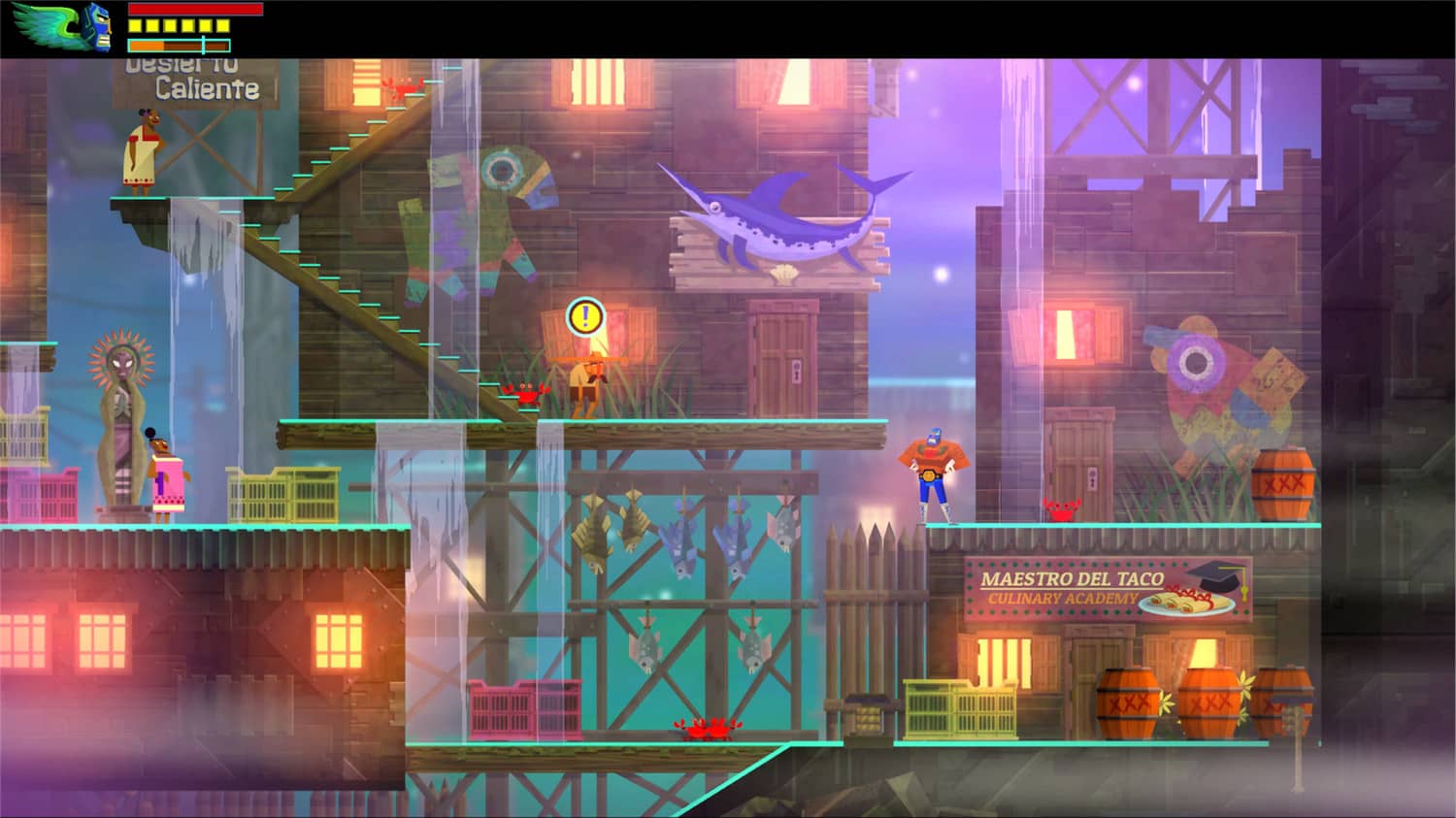The height and width of the screenshot is (818, 1456).
Task: Select the yellow exclamation quest marker
Action: (583, 315)
